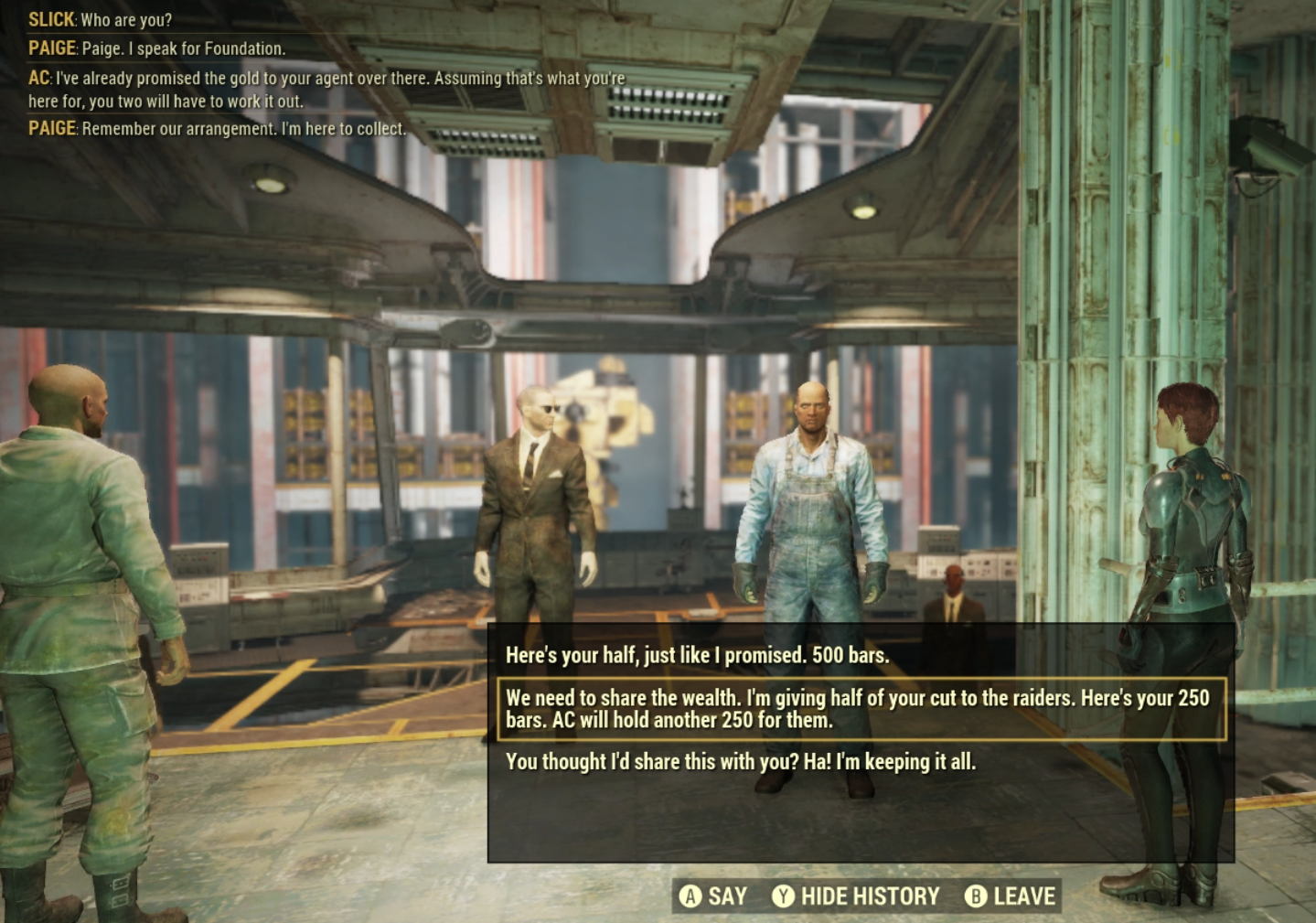Choose "Here's your half, just like I promised" reply
The height and width of the screenshot is (923, 1316).
697,655
